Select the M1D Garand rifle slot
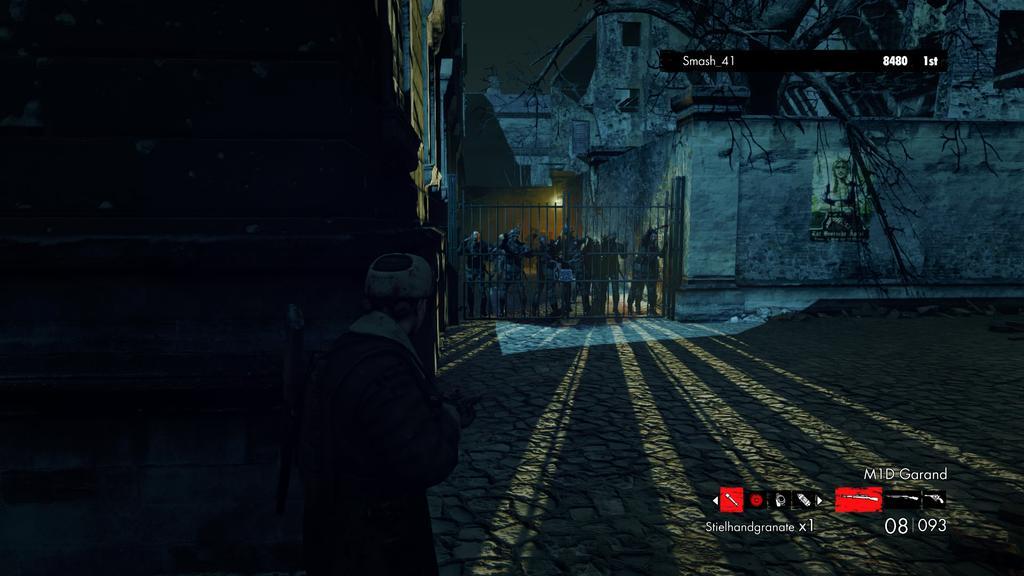 pos(858,498)
